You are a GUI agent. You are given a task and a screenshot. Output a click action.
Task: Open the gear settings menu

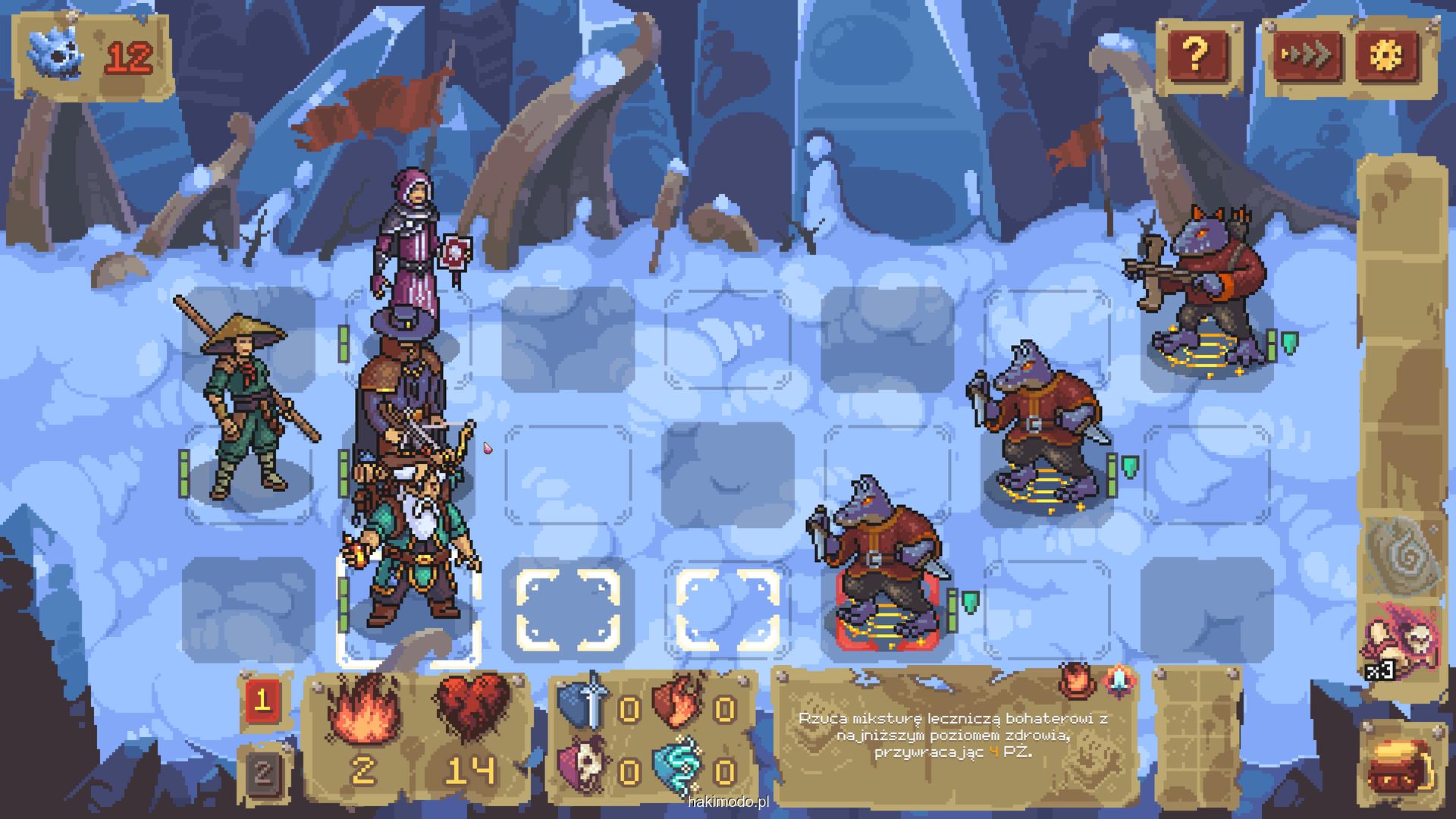(x=1389, y=55)
